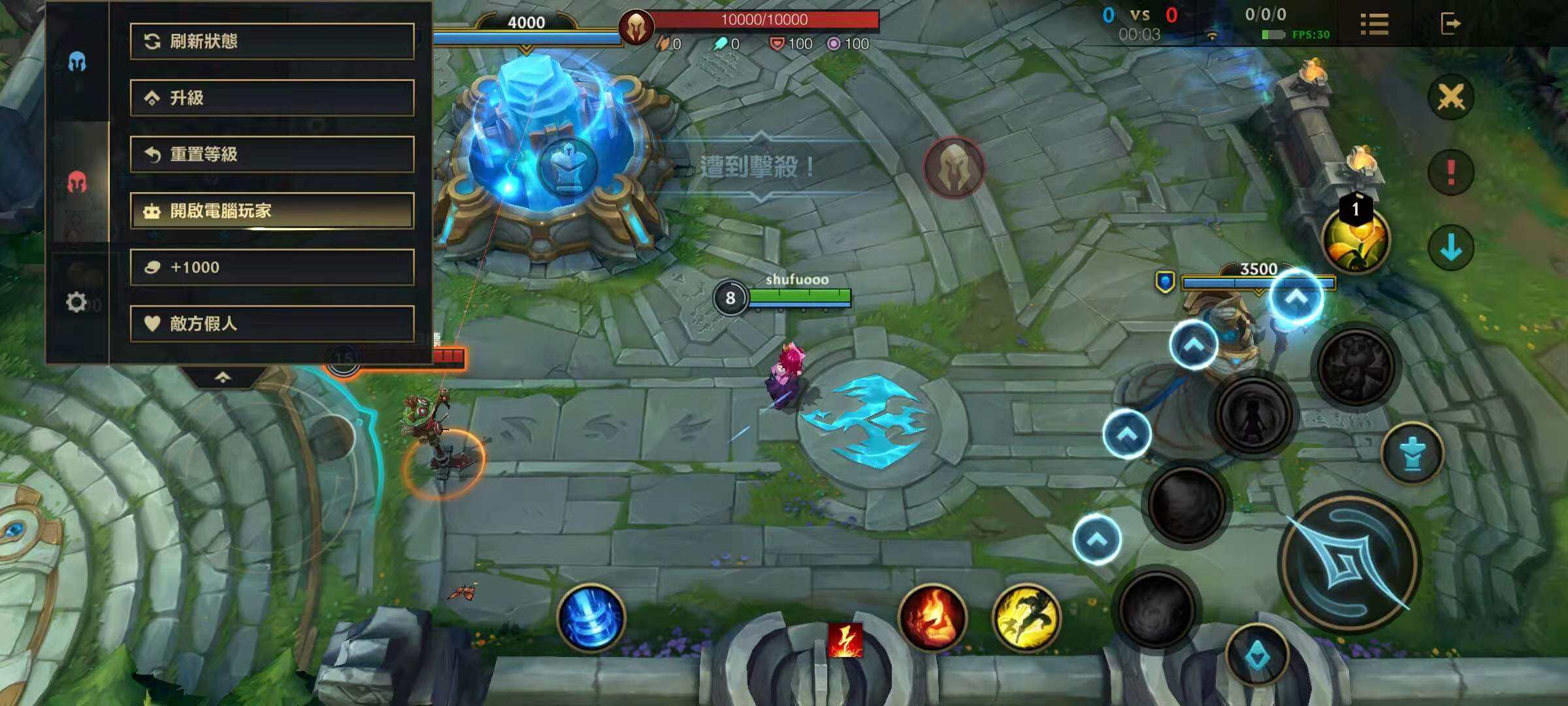The height and width of the screenshot is (706, 1568).
Task: Open the scoreboard list icon
Action: click(1374, 24)
